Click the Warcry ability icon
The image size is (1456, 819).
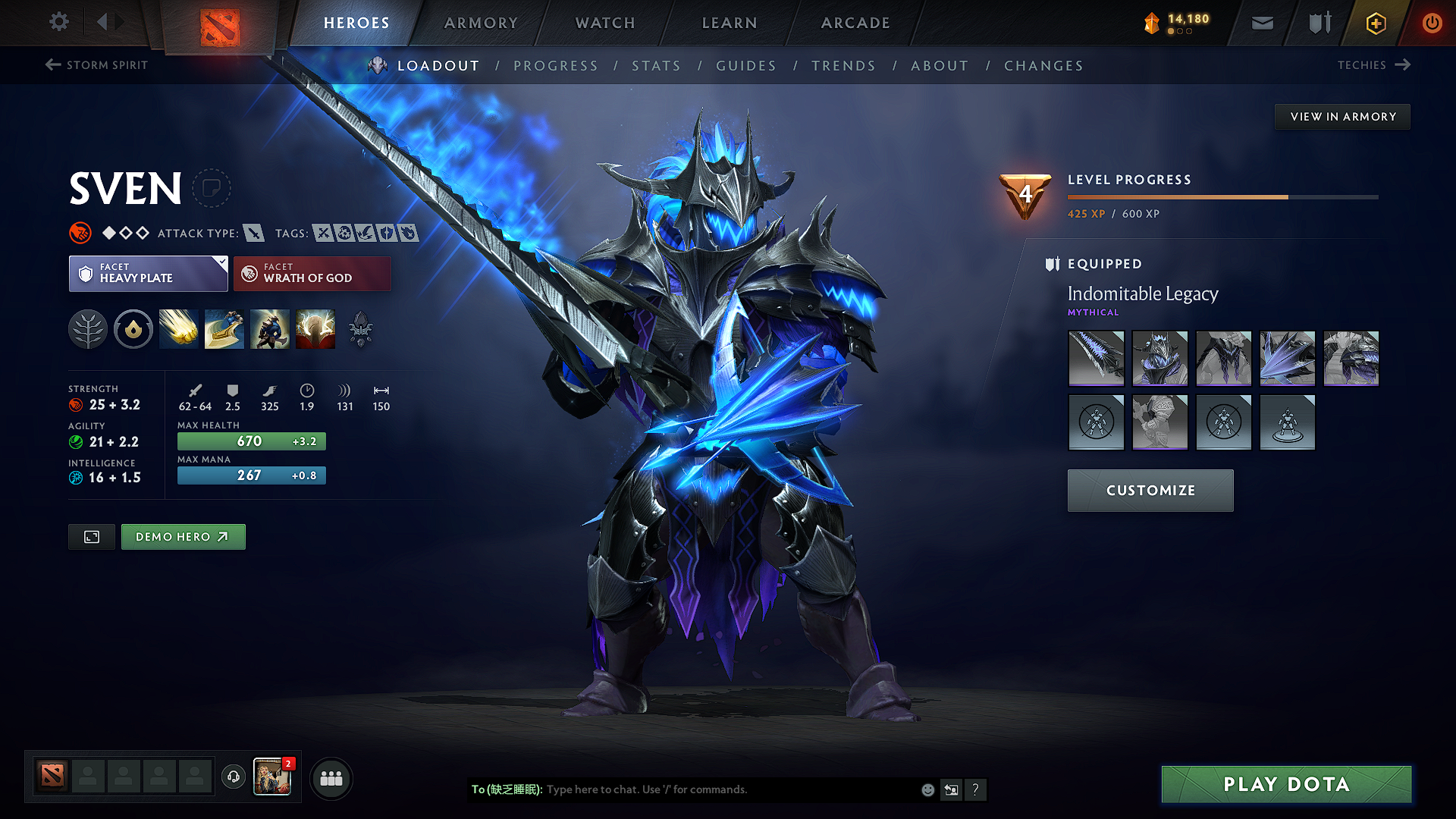click(269, 329)
